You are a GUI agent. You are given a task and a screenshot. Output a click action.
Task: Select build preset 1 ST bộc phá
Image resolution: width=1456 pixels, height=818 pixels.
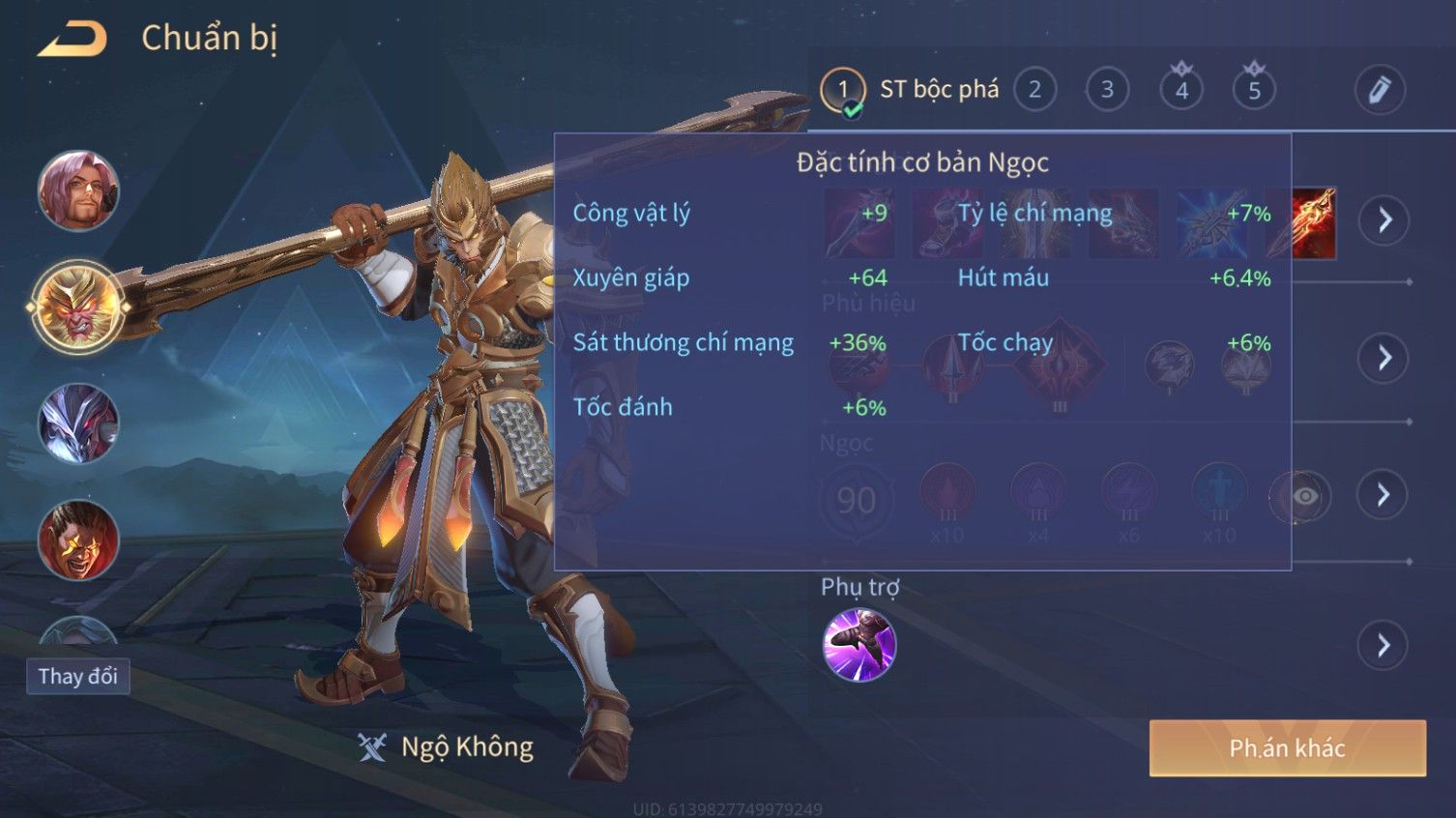843,90
